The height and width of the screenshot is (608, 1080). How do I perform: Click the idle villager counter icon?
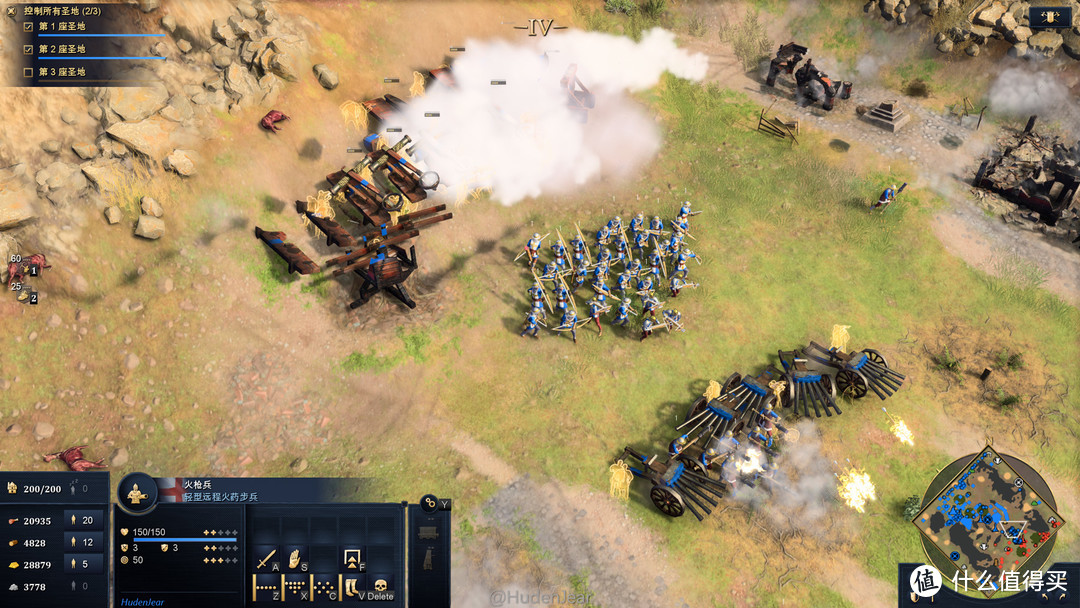(x=76, y=489)
